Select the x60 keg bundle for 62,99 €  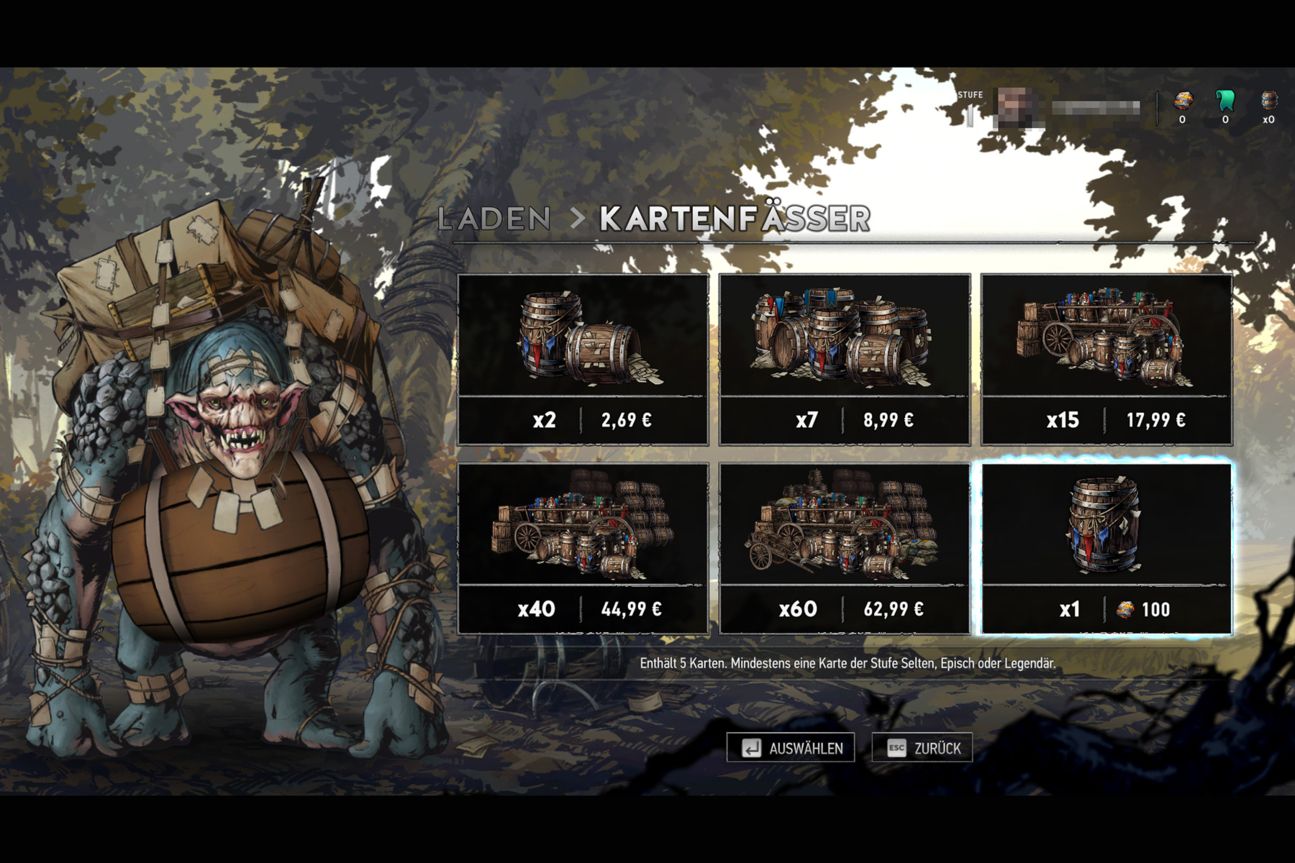point(845,548)
